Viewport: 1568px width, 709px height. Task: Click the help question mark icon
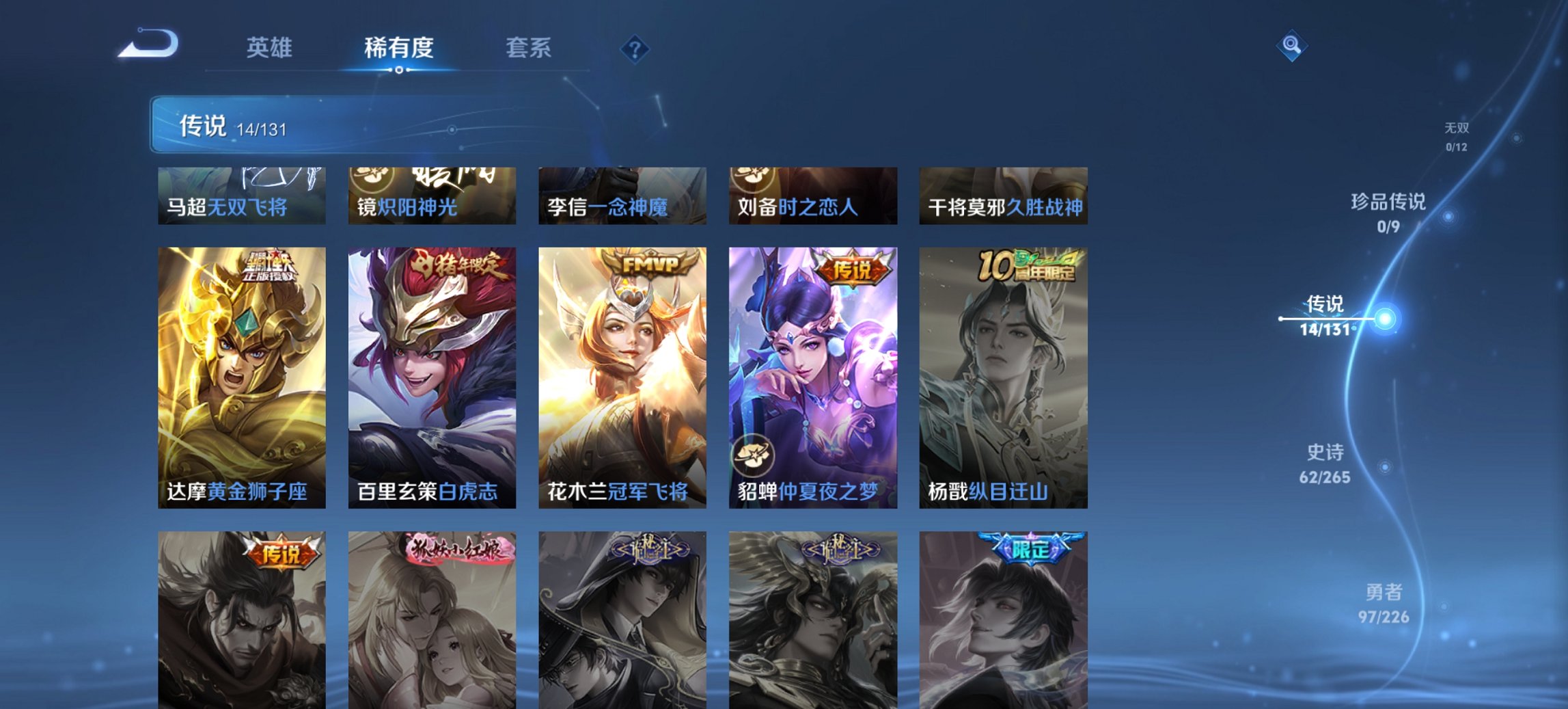tap(635, 47)
